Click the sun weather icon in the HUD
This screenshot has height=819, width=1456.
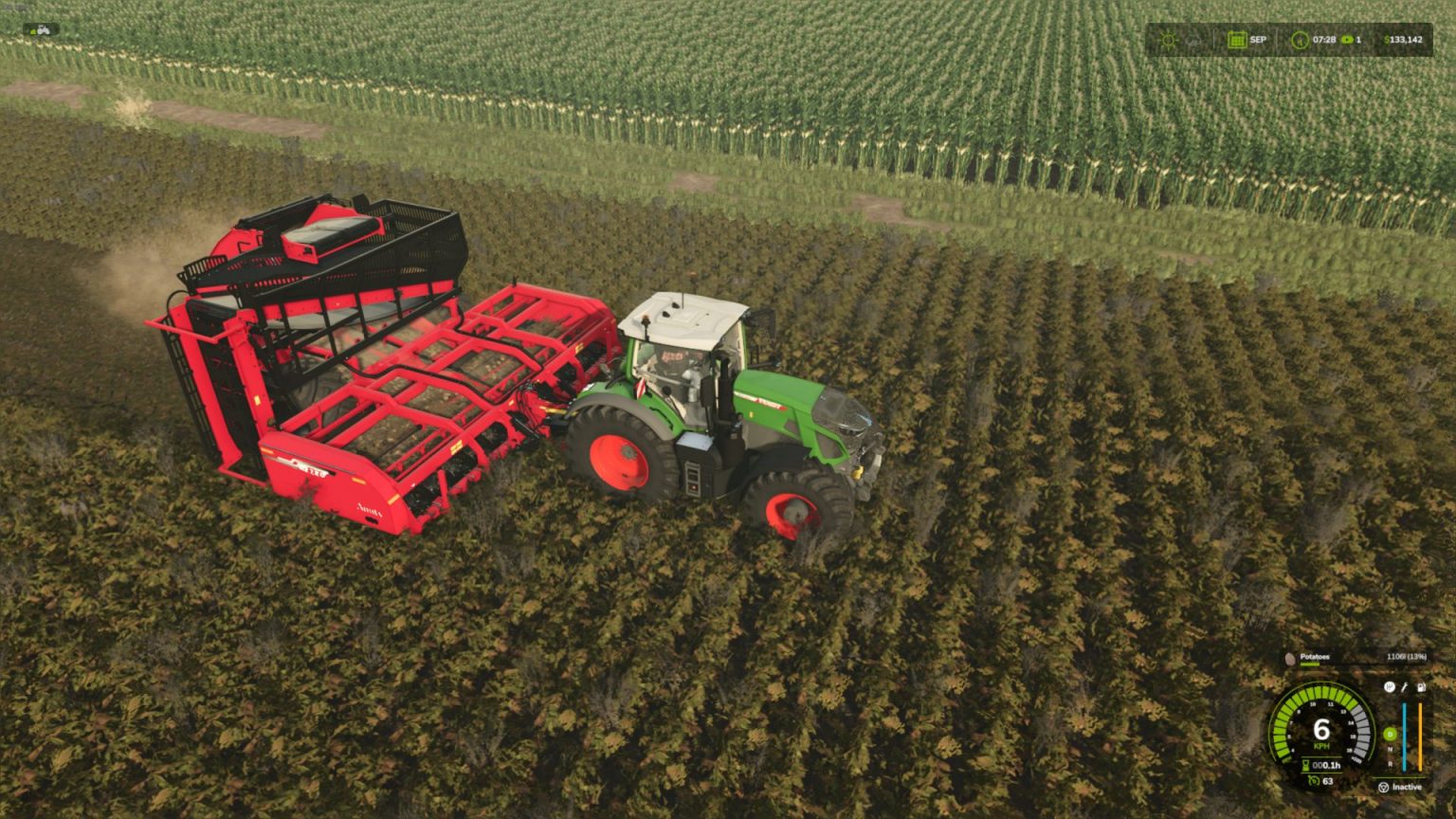(x=1169, y=40)
